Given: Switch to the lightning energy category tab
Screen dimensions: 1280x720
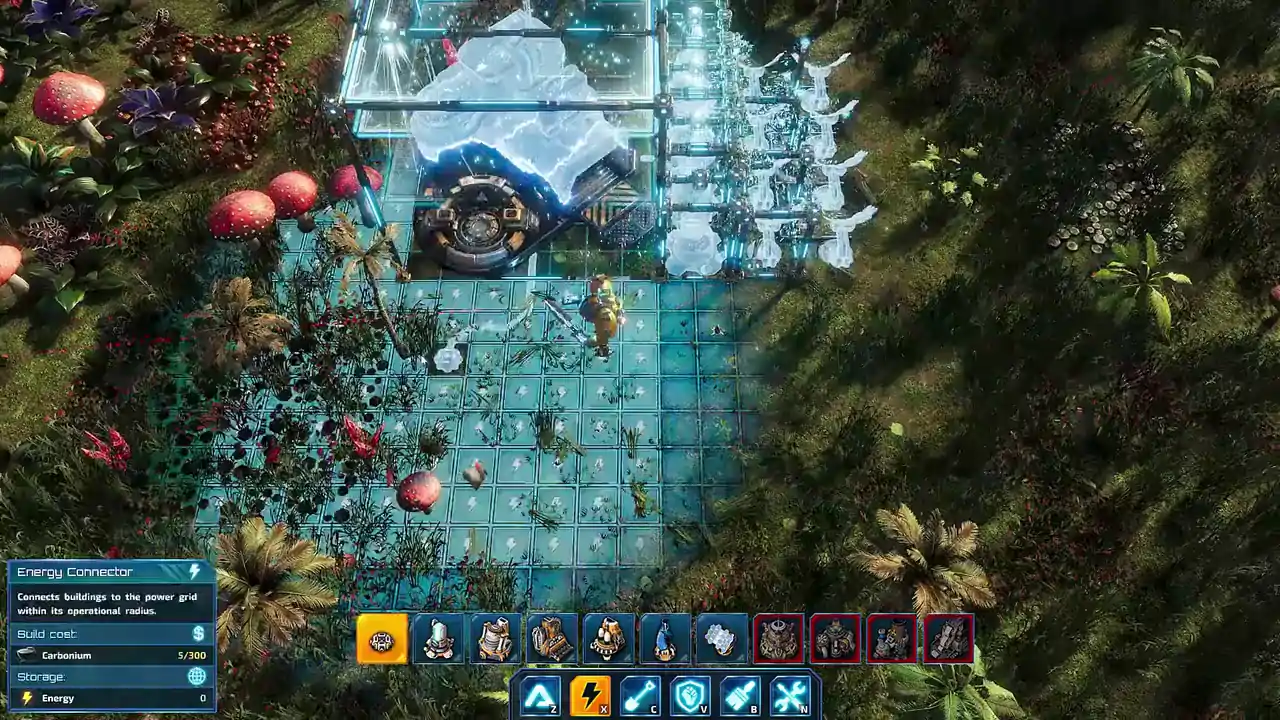Looking at the screenshot, I should pyautogui.click(x=589, y=692).
